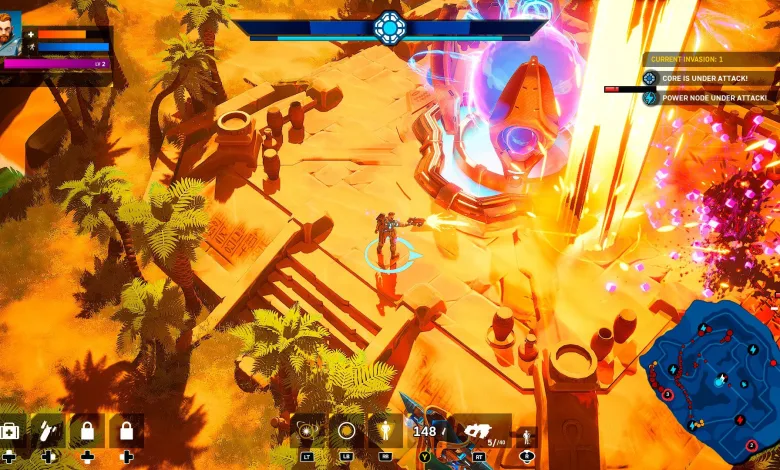Select the medkit item slot
The height and width of the screenshot is (470, 780).
10,432
